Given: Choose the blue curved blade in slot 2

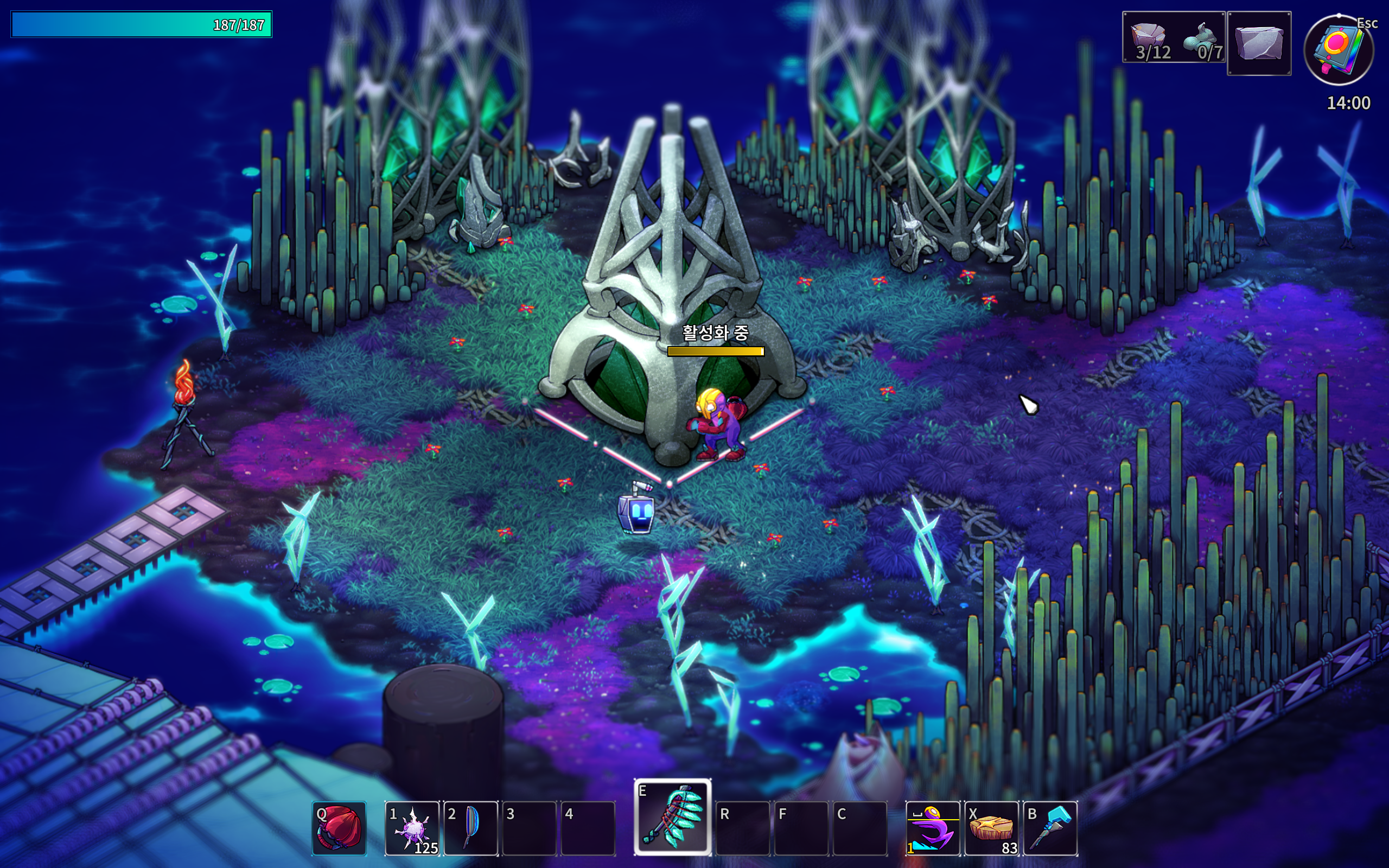Looking at the screenshot, I should (470, 828).
